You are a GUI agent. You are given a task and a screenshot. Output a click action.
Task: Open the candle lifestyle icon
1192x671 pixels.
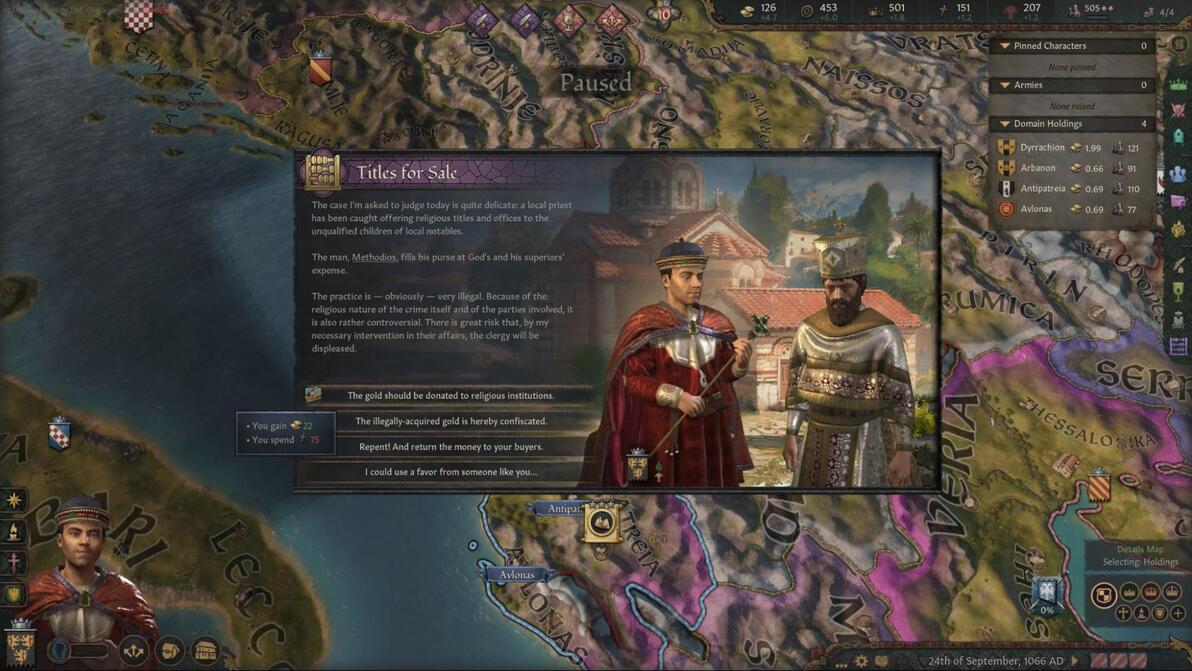click(14, 532)
